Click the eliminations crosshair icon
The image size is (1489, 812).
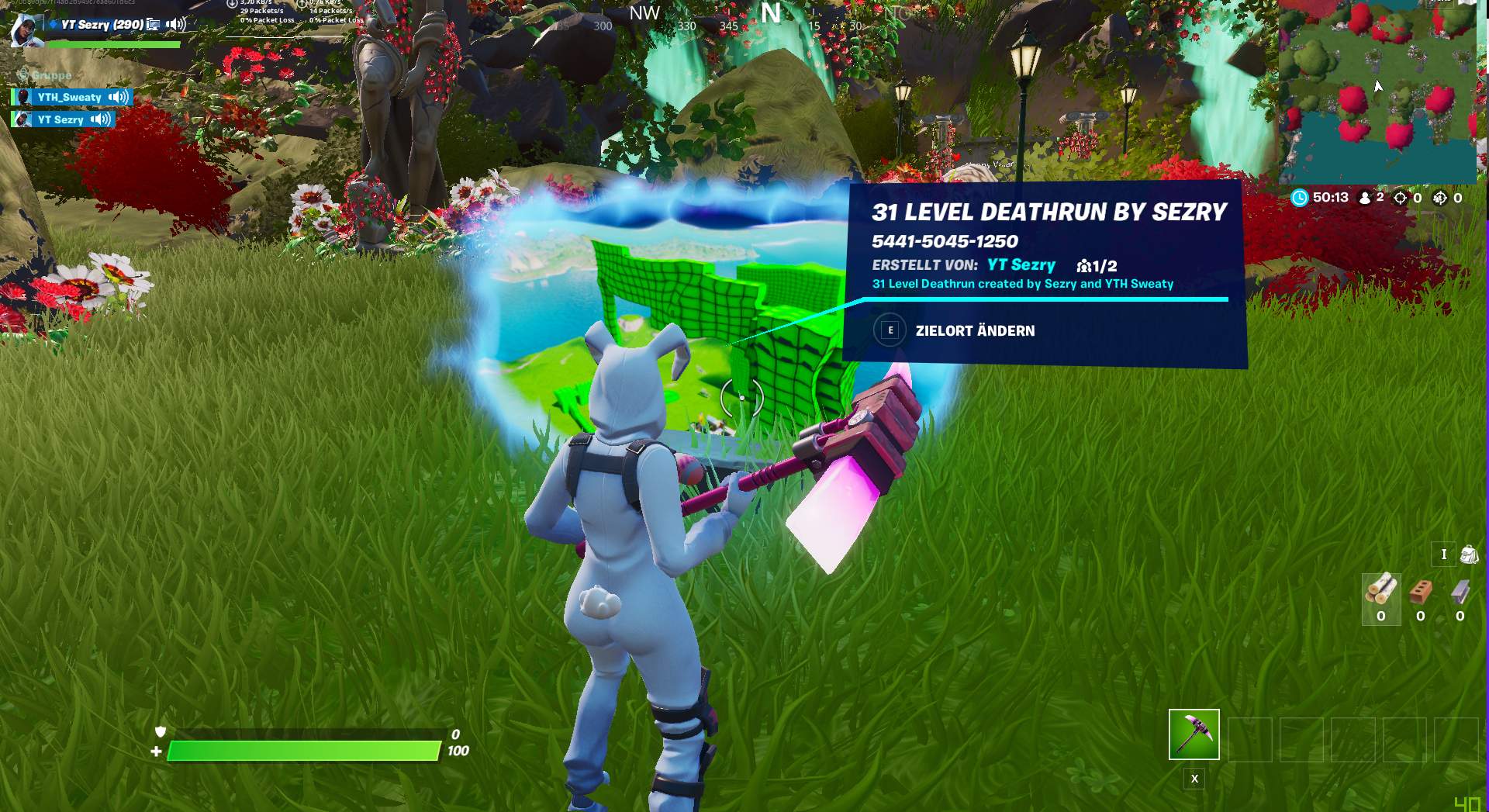[1400, 198]
